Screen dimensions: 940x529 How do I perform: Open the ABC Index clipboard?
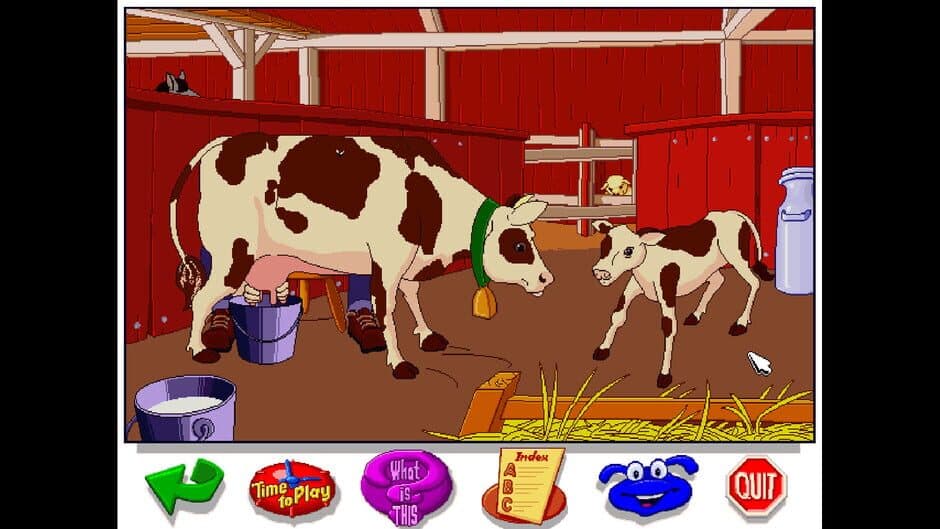pyautogui.click(x=525, y=483)
